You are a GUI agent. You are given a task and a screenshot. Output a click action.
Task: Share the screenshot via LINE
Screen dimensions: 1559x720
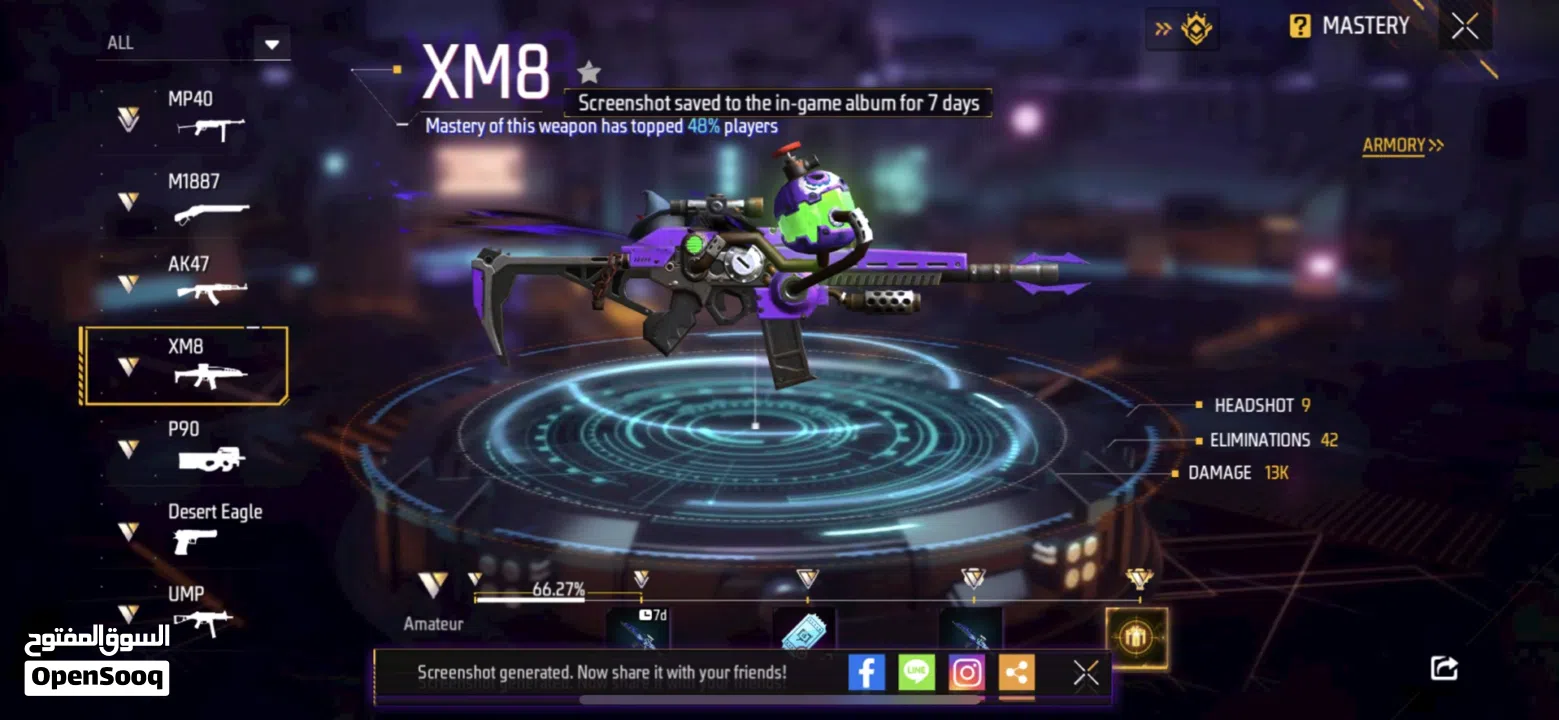click(x=916, y=673)
